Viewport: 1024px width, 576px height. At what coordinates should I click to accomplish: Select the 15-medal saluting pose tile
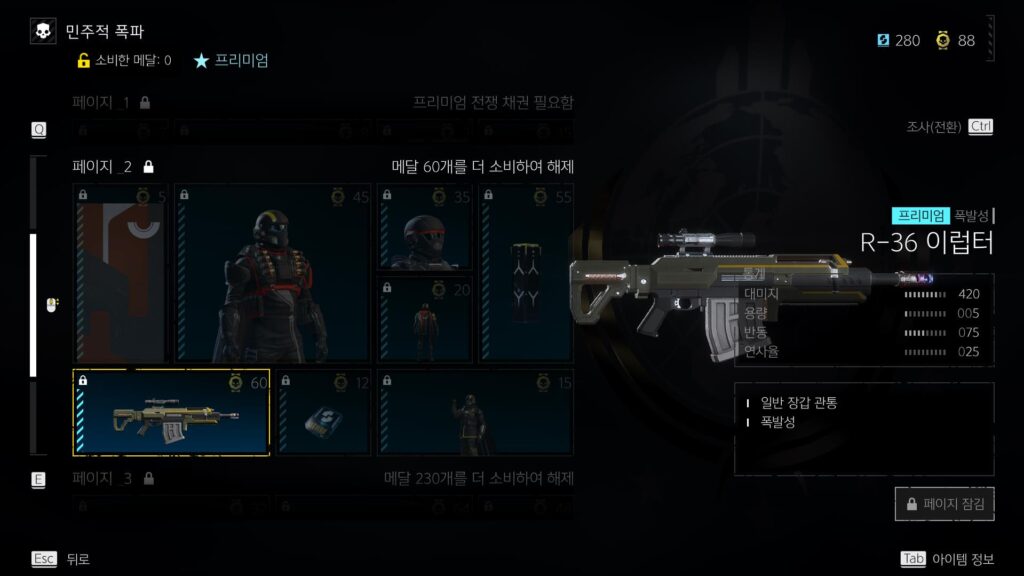[475, 412]
